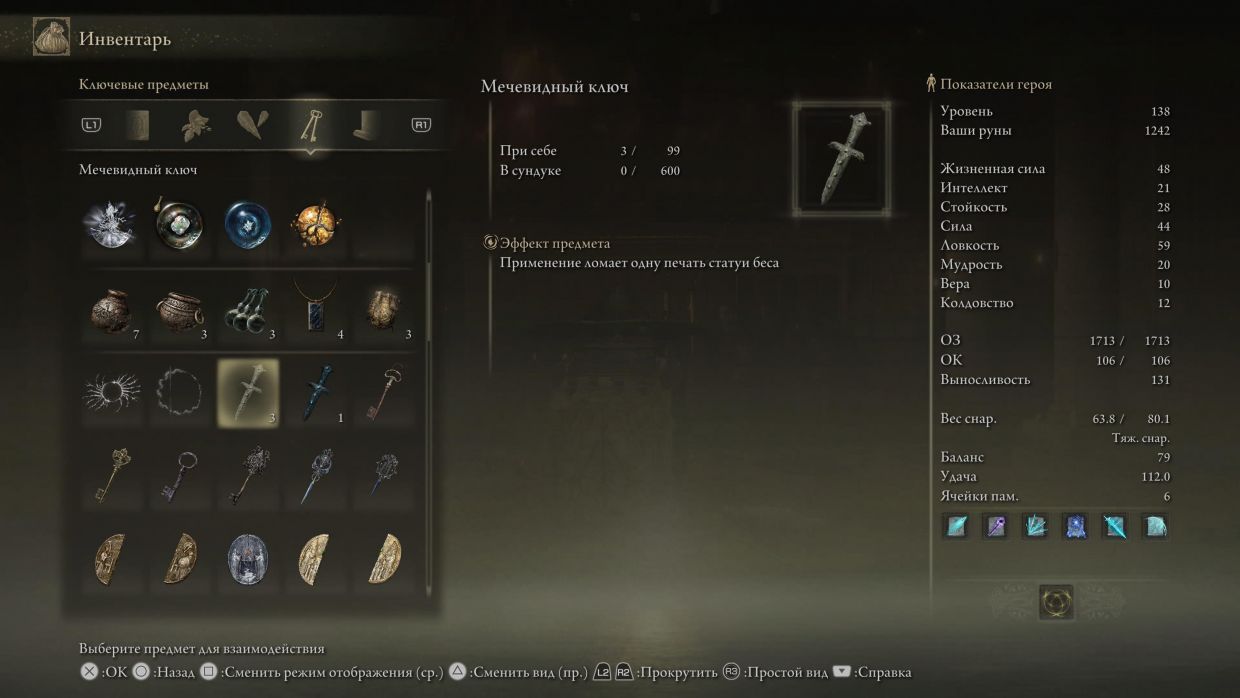1240x698 pixels.
Task: Open the keys tab in inventory
Action: point(311,125)
